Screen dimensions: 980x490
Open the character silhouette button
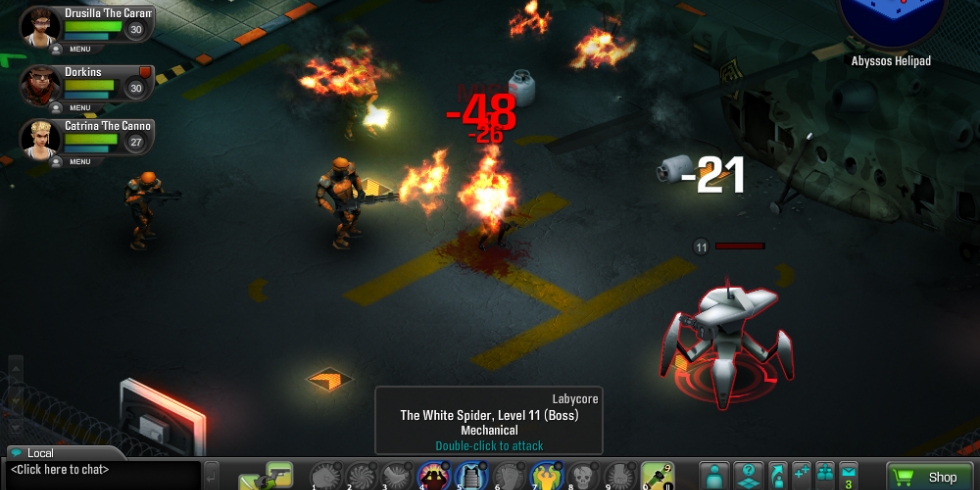(714, 475)
